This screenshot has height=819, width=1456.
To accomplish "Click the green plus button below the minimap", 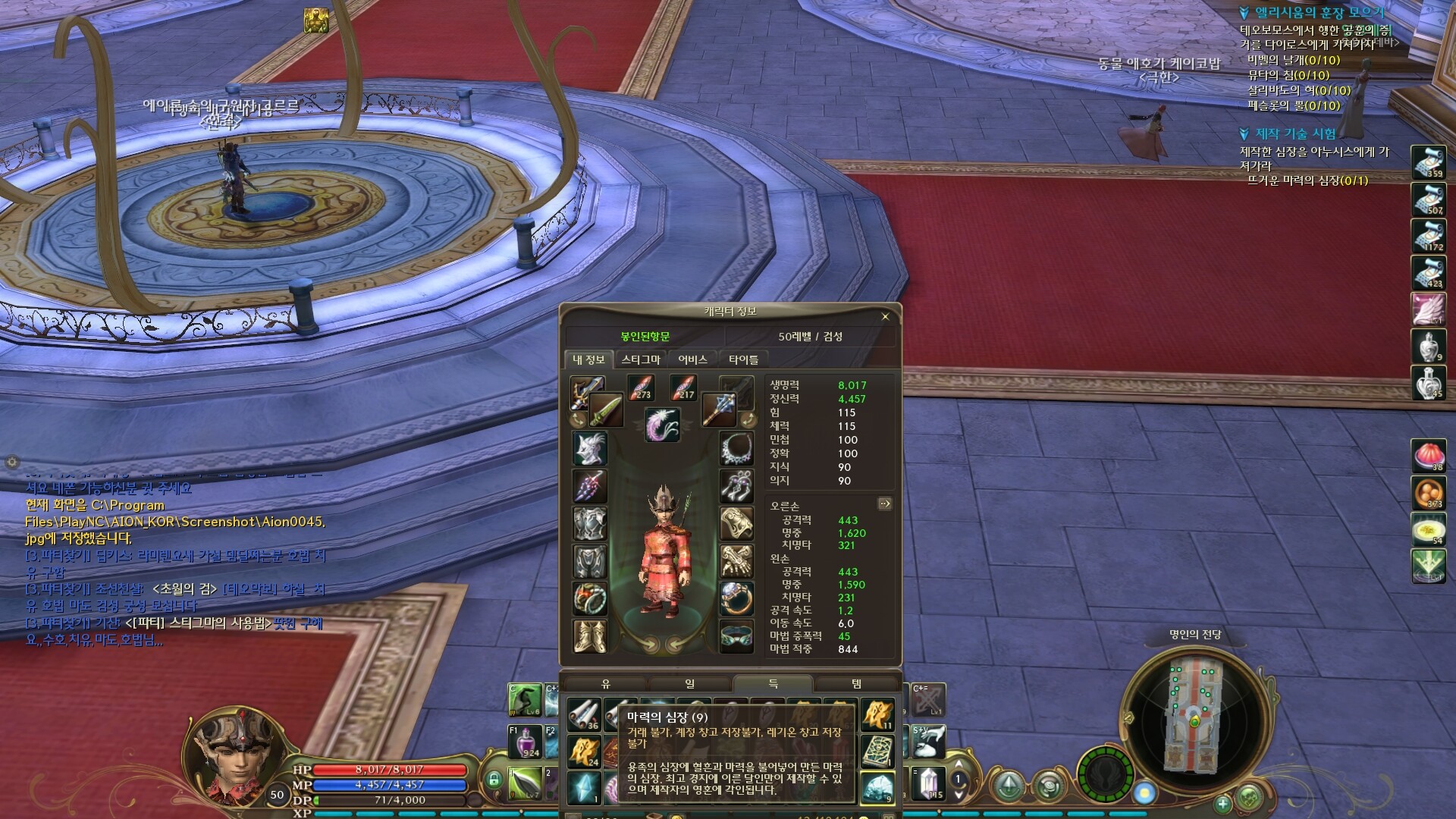I will [1222, 803].
